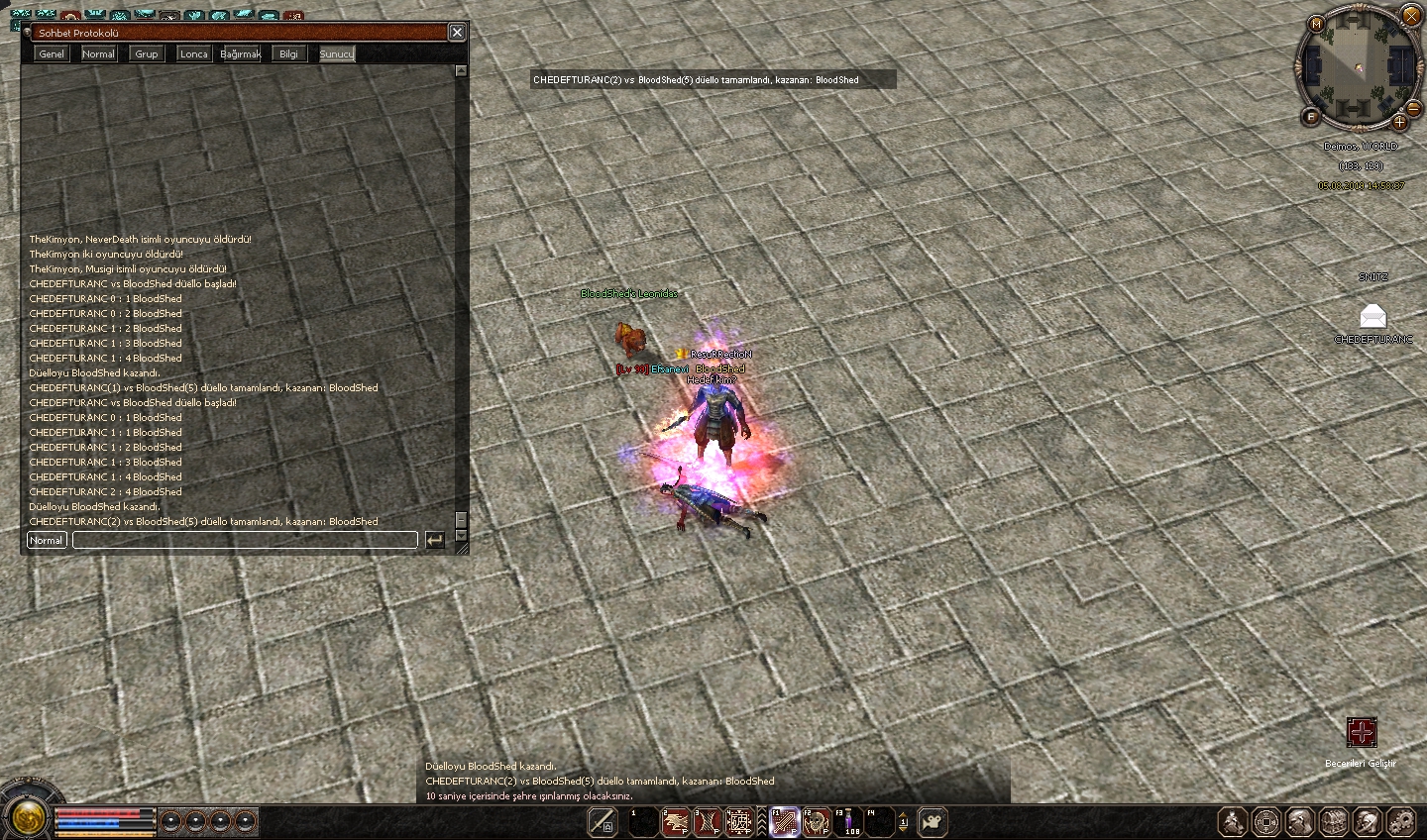1427x840 pixels.
Task: Open the gear settings menu button
Action: tap(1400, 822)
